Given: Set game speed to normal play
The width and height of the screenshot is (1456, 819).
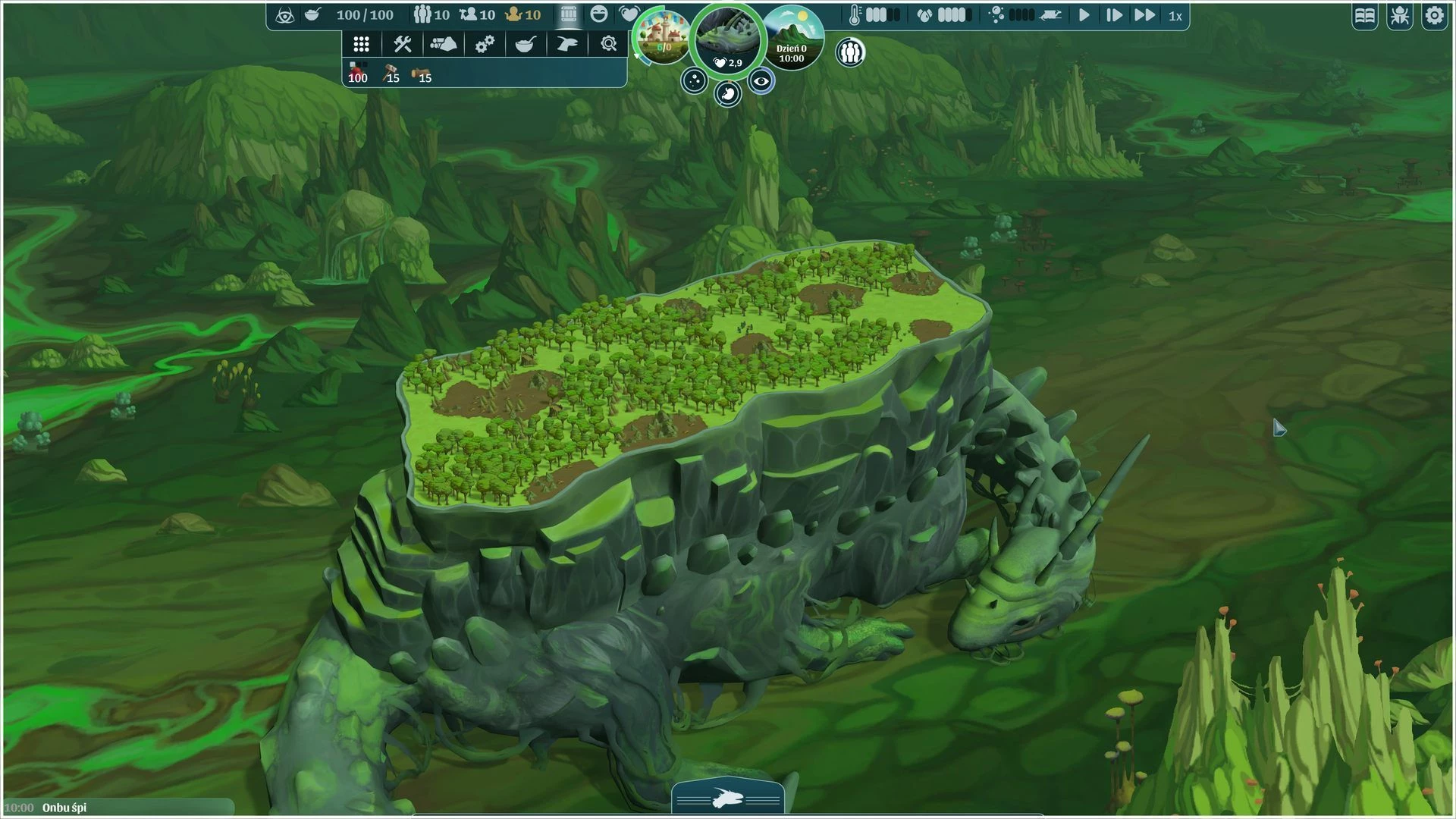Looking at the screenshot, I should 1084,15.
